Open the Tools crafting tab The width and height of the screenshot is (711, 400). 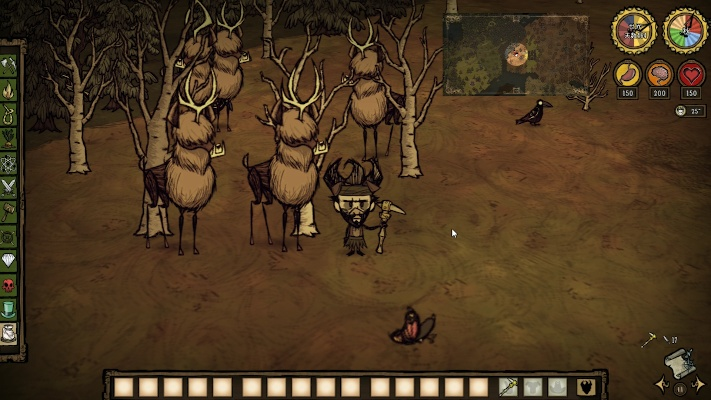[x=11, y=66]
